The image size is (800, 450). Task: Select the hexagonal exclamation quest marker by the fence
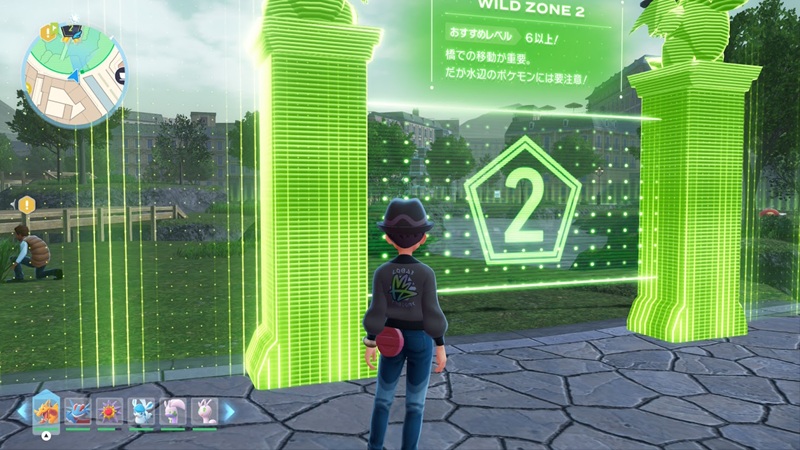pos(26,204)
